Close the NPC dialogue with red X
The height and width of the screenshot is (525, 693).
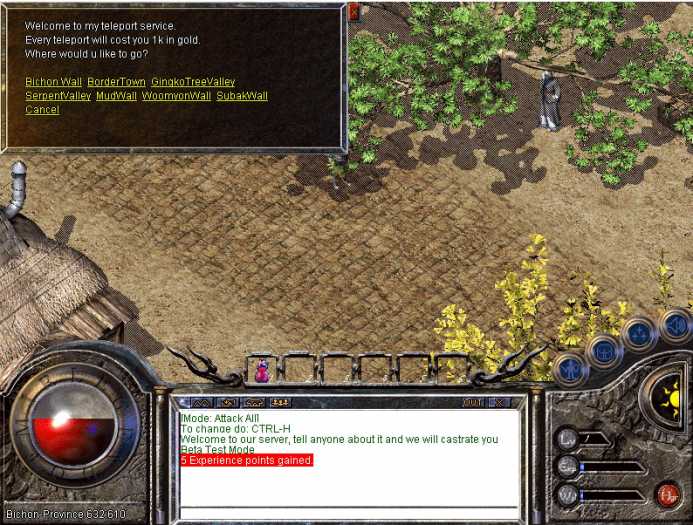click(x=354, y=12)
